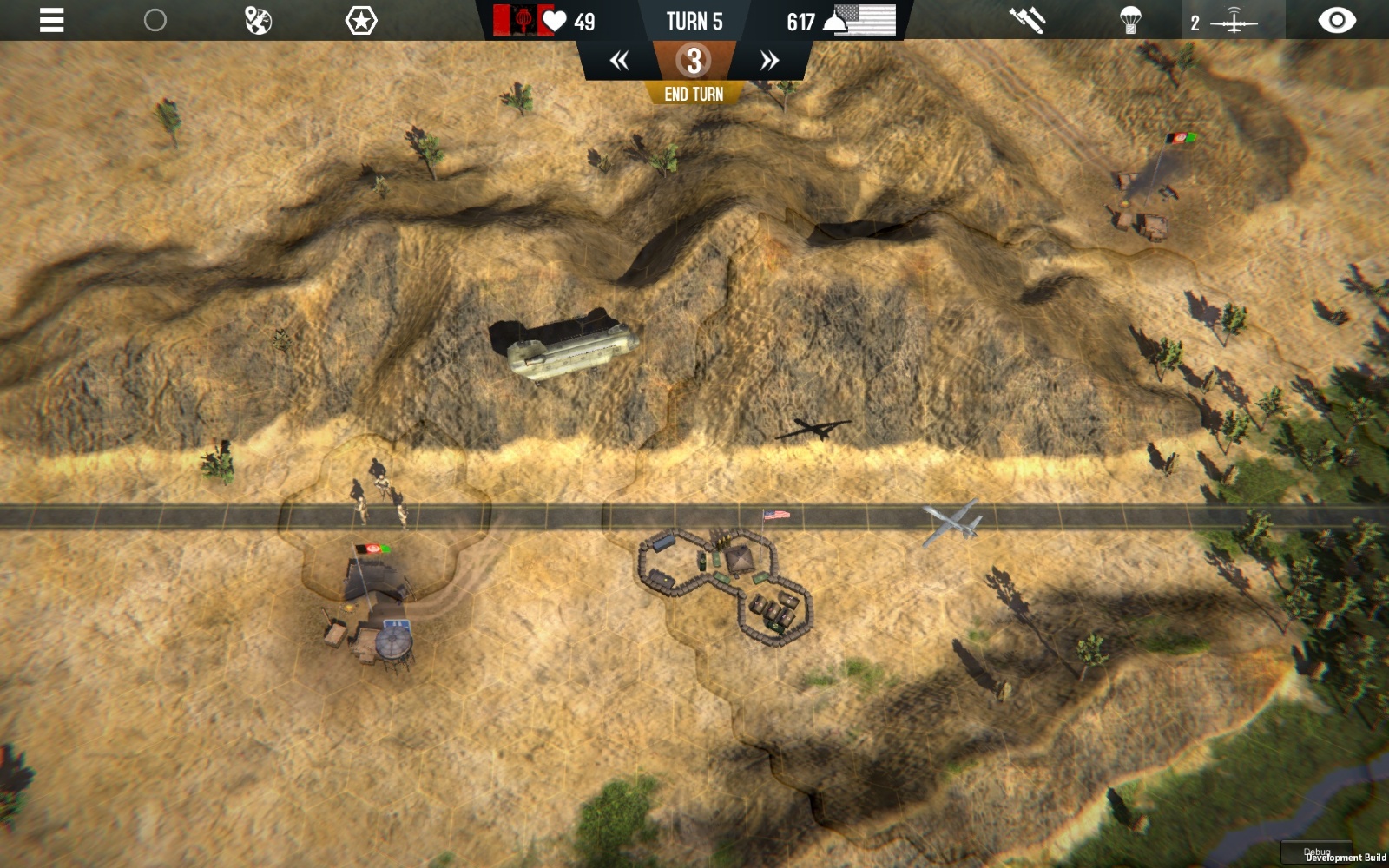
Task: Open the airstrike ordnance icon
Action: [1026, 19]
